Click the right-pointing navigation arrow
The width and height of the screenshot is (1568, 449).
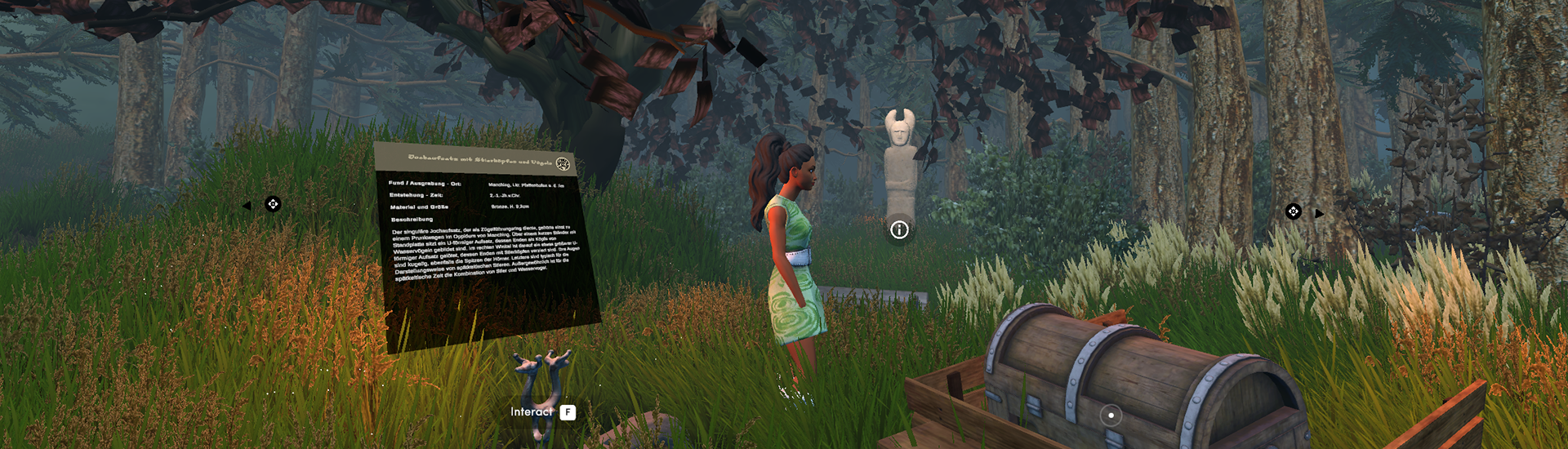[1319, 214]
